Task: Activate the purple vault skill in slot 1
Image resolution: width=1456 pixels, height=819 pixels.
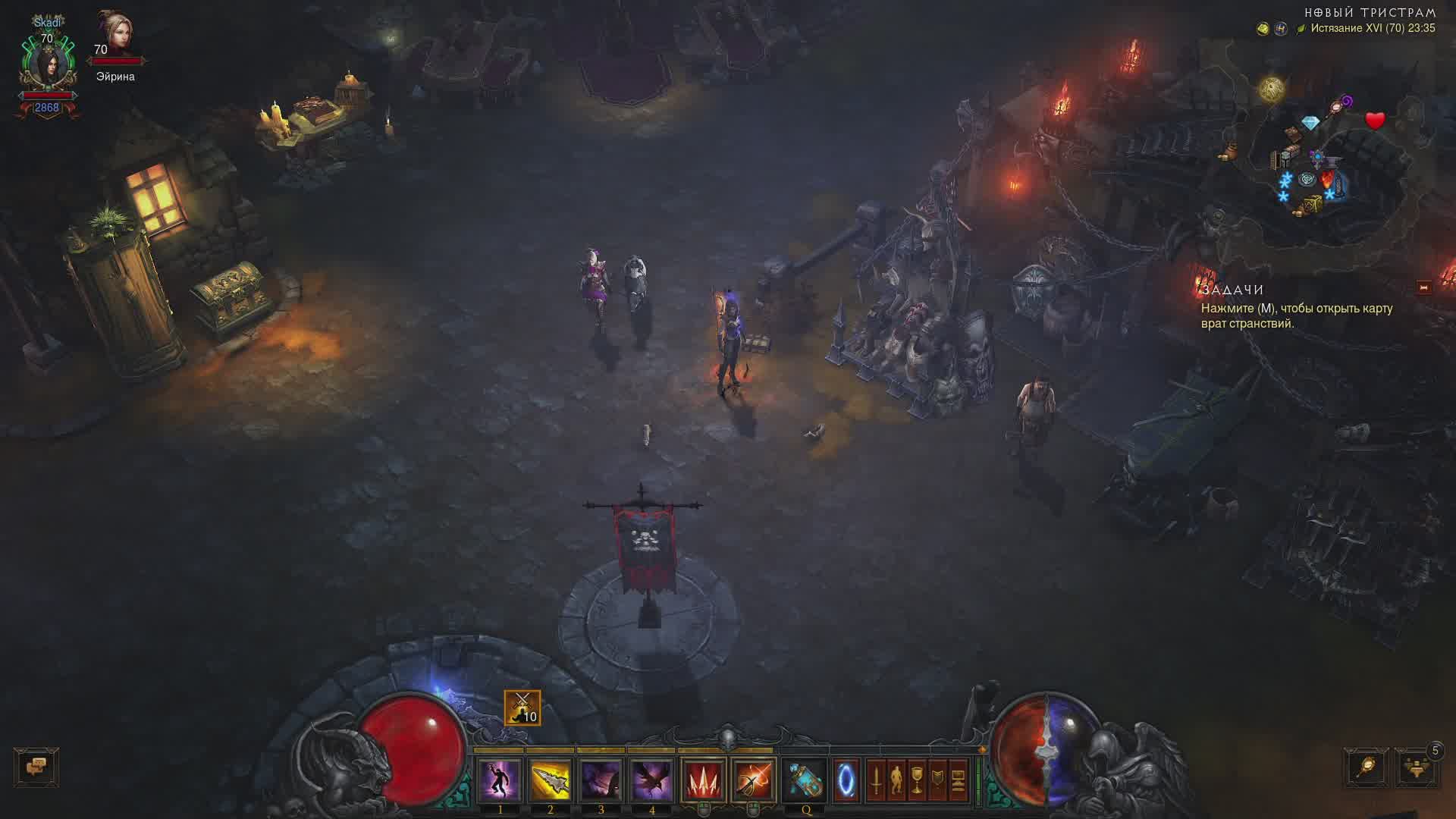Action: pos(500,780)
